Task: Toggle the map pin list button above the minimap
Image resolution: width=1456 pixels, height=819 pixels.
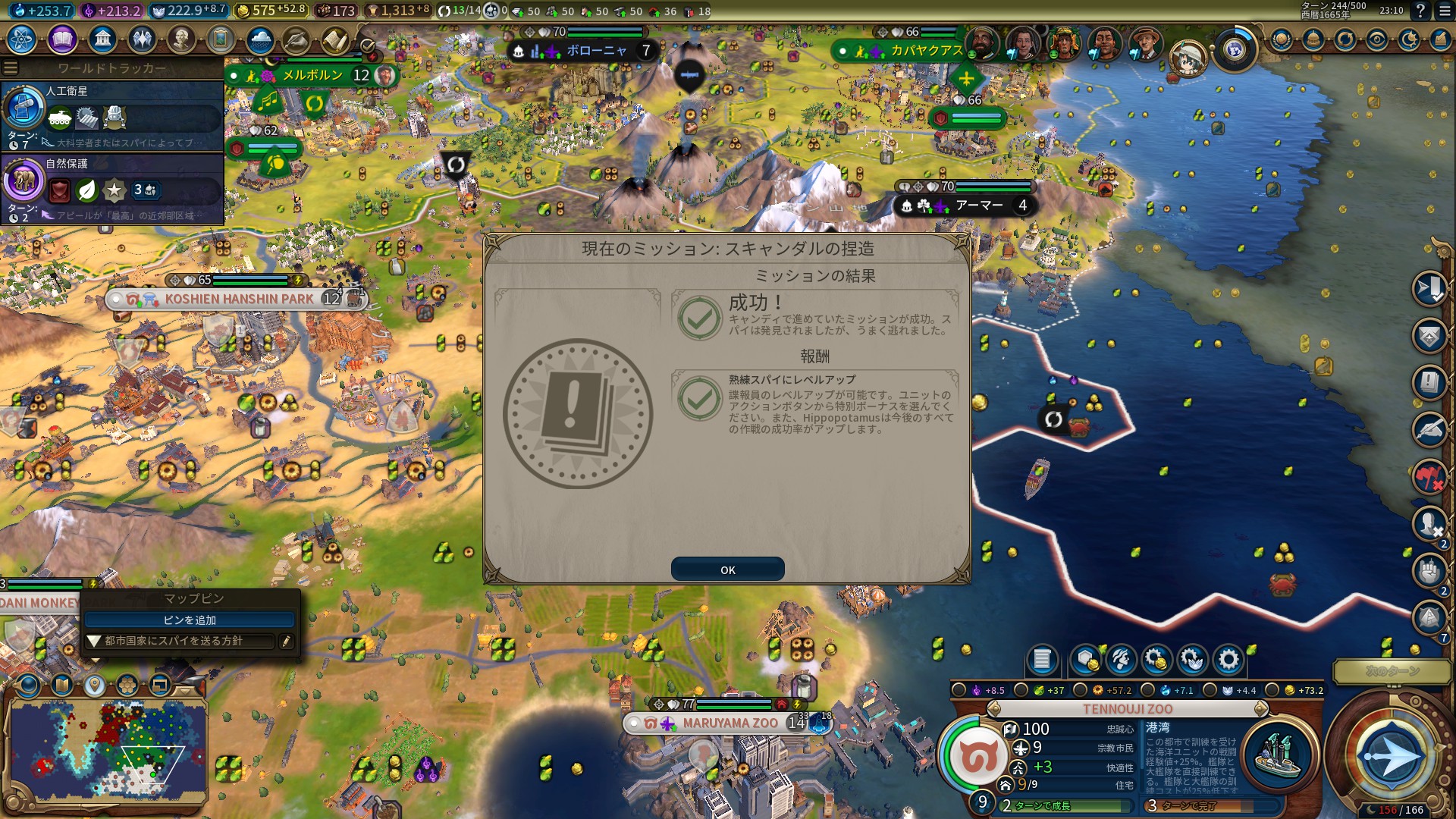Action: (95, 686)
